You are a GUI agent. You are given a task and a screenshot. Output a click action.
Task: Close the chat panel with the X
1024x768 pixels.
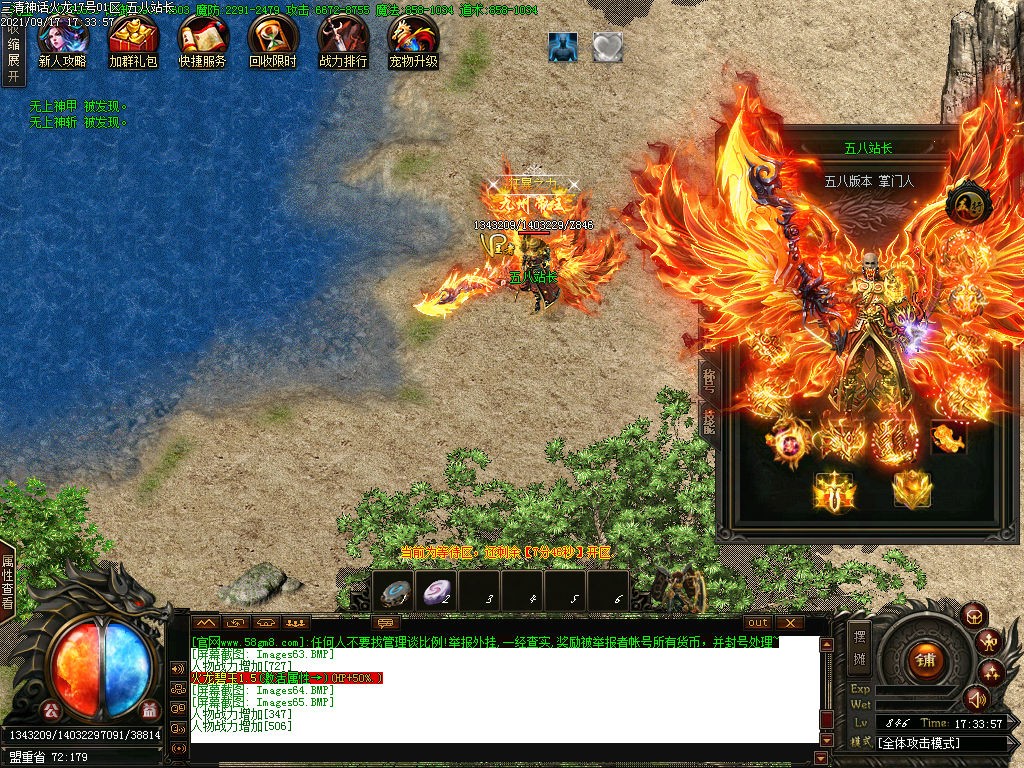pos(790,623)
